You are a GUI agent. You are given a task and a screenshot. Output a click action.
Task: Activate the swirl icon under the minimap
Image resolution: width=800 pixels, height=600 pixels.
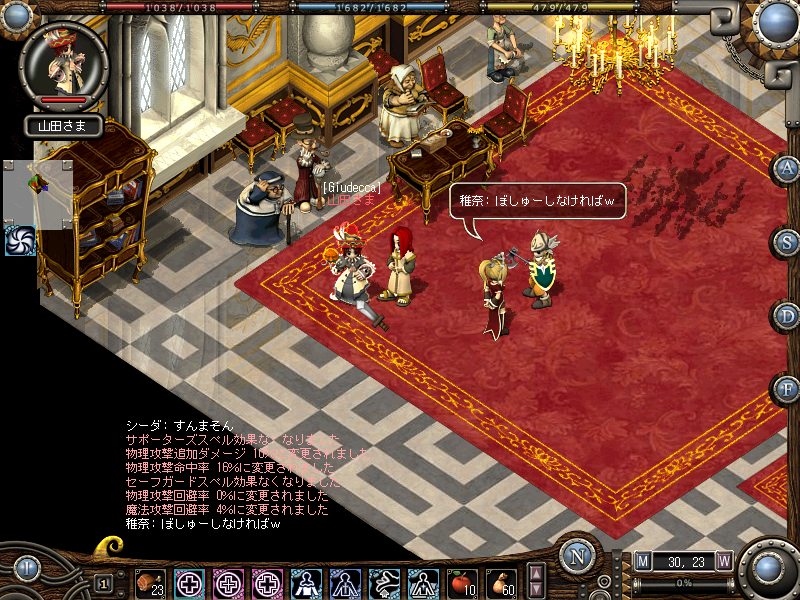coord(20,240)
